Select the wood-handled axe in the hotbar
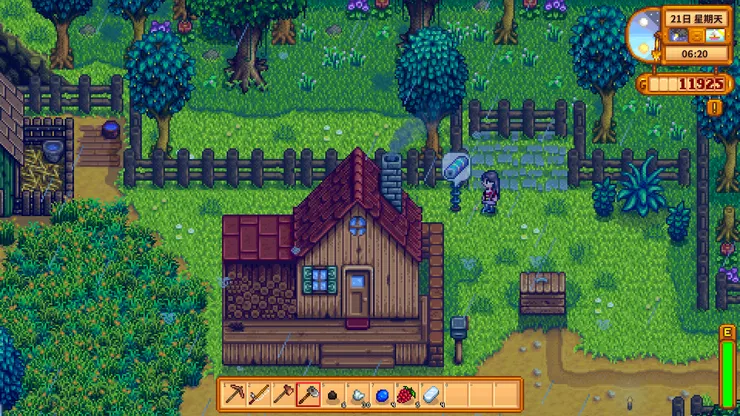 click(x=283, y=393)
